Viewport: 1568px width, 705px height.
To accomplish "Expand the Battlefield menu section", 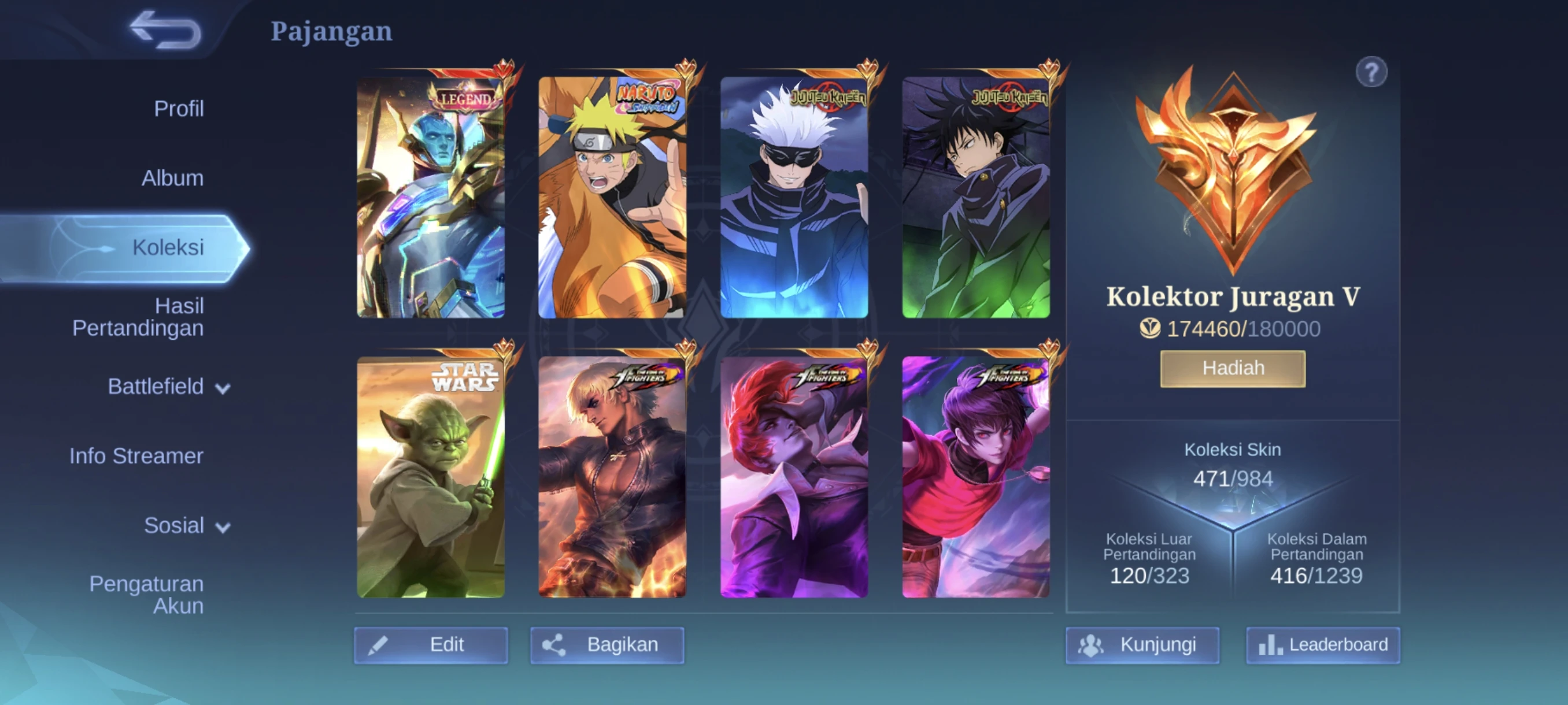I will click(x=156, y=386).
